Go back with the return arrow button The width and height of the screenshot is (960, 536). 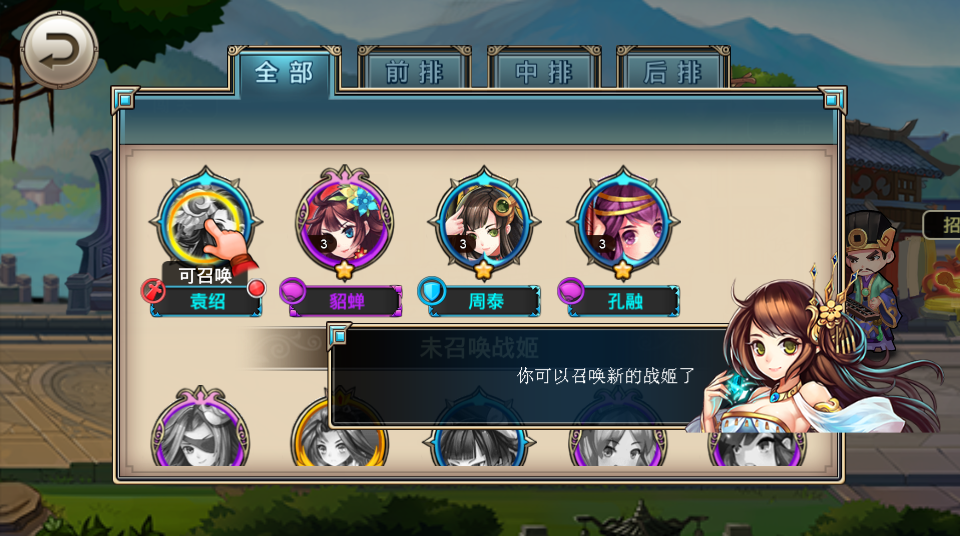(59, 49)
